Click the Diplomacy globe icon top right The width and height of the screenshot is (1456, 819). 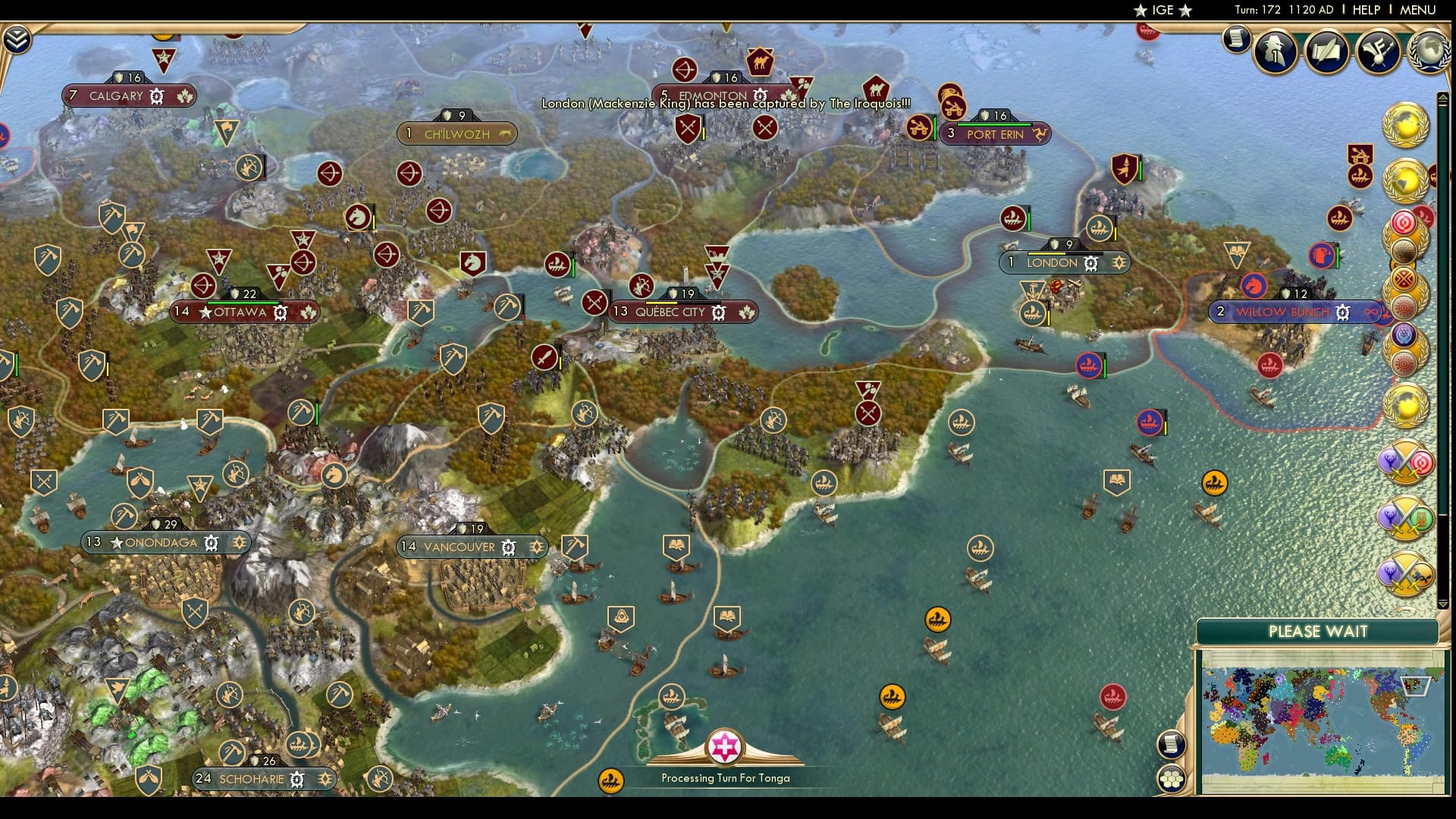click(1431, 51)
